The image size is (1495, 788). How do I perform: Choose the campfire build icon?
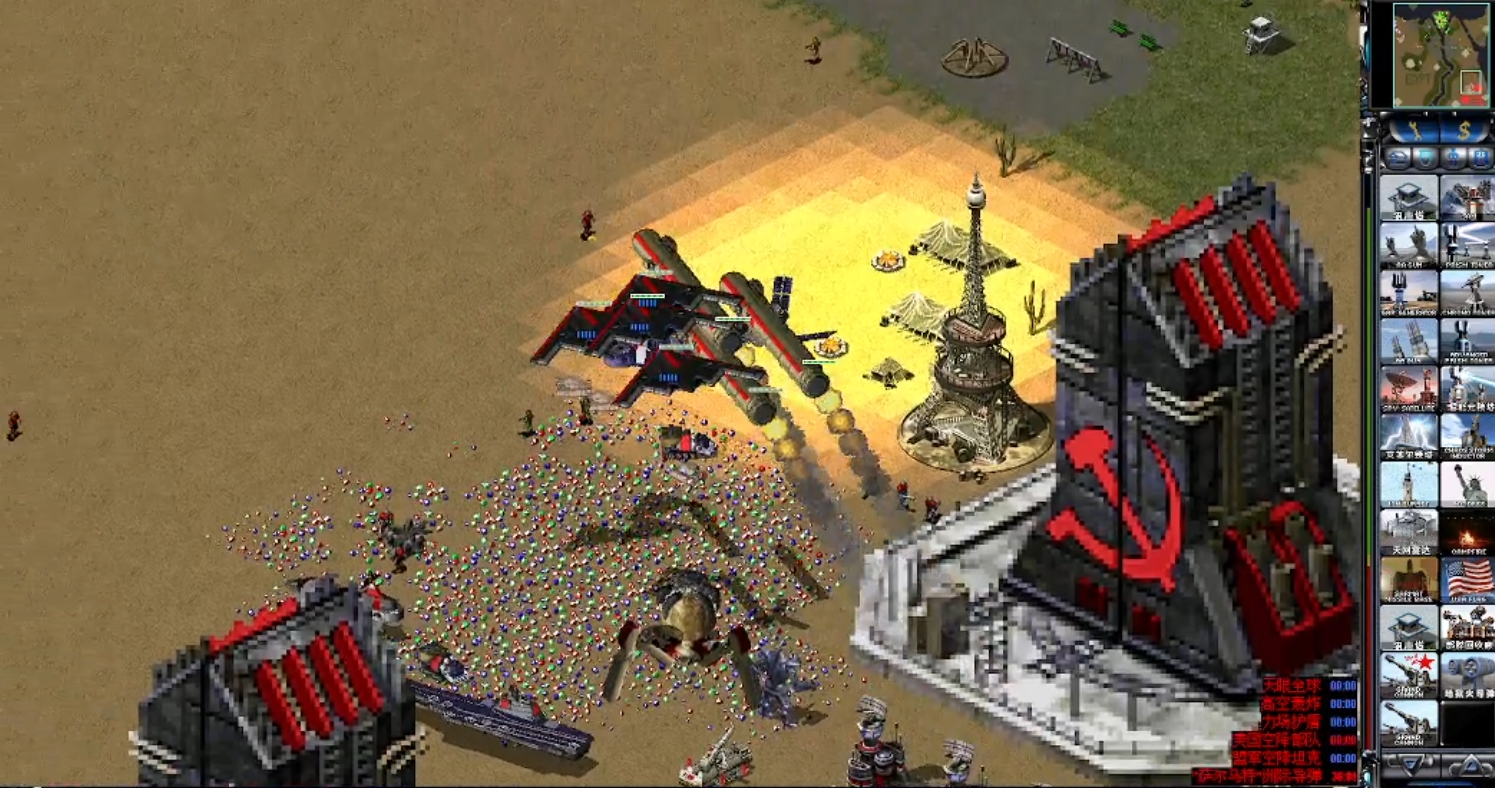tap(1467, 532)
